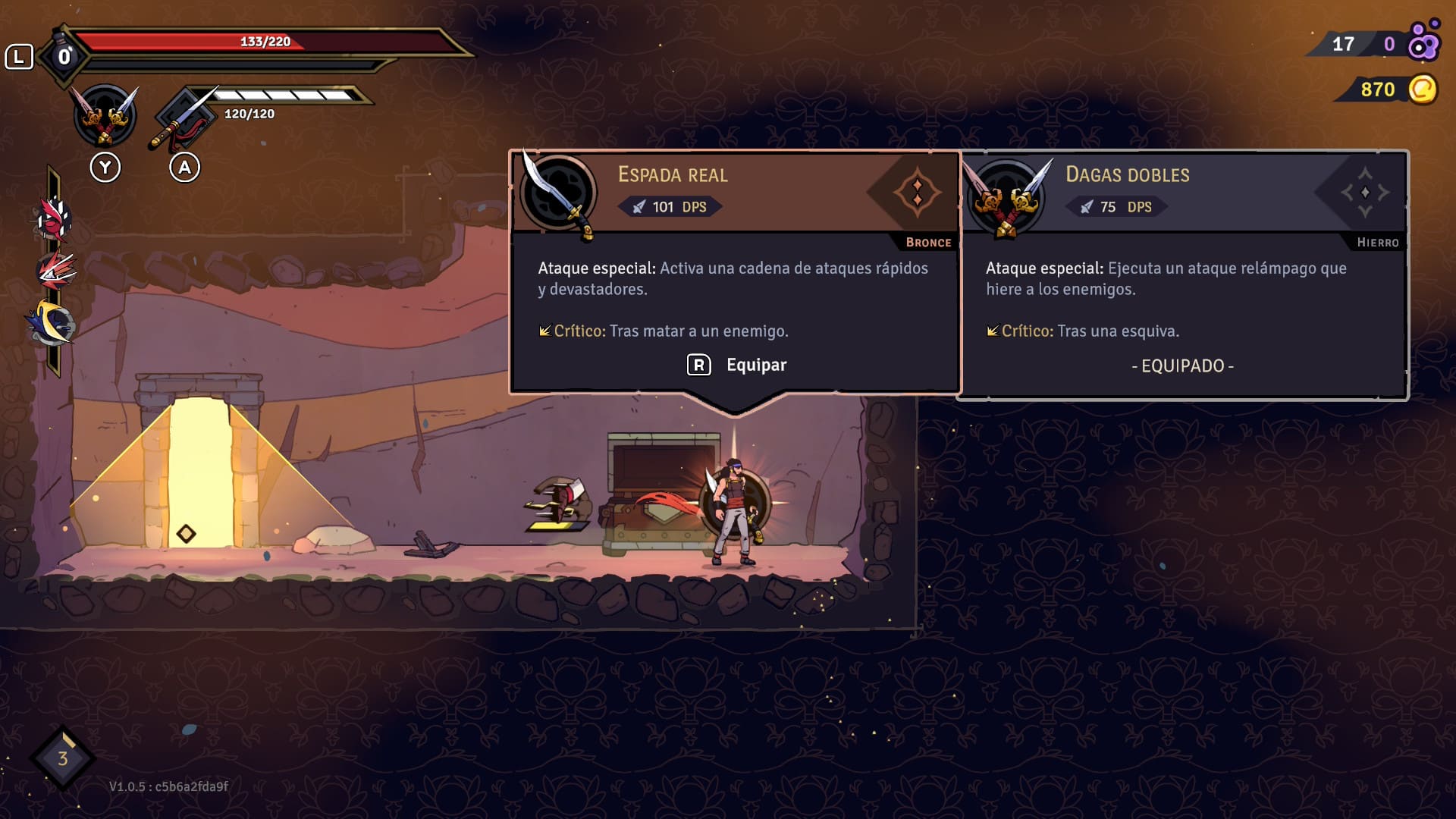
Task: Click the Bronce rarity emblem on Espada Real
Action: [916, 193]
